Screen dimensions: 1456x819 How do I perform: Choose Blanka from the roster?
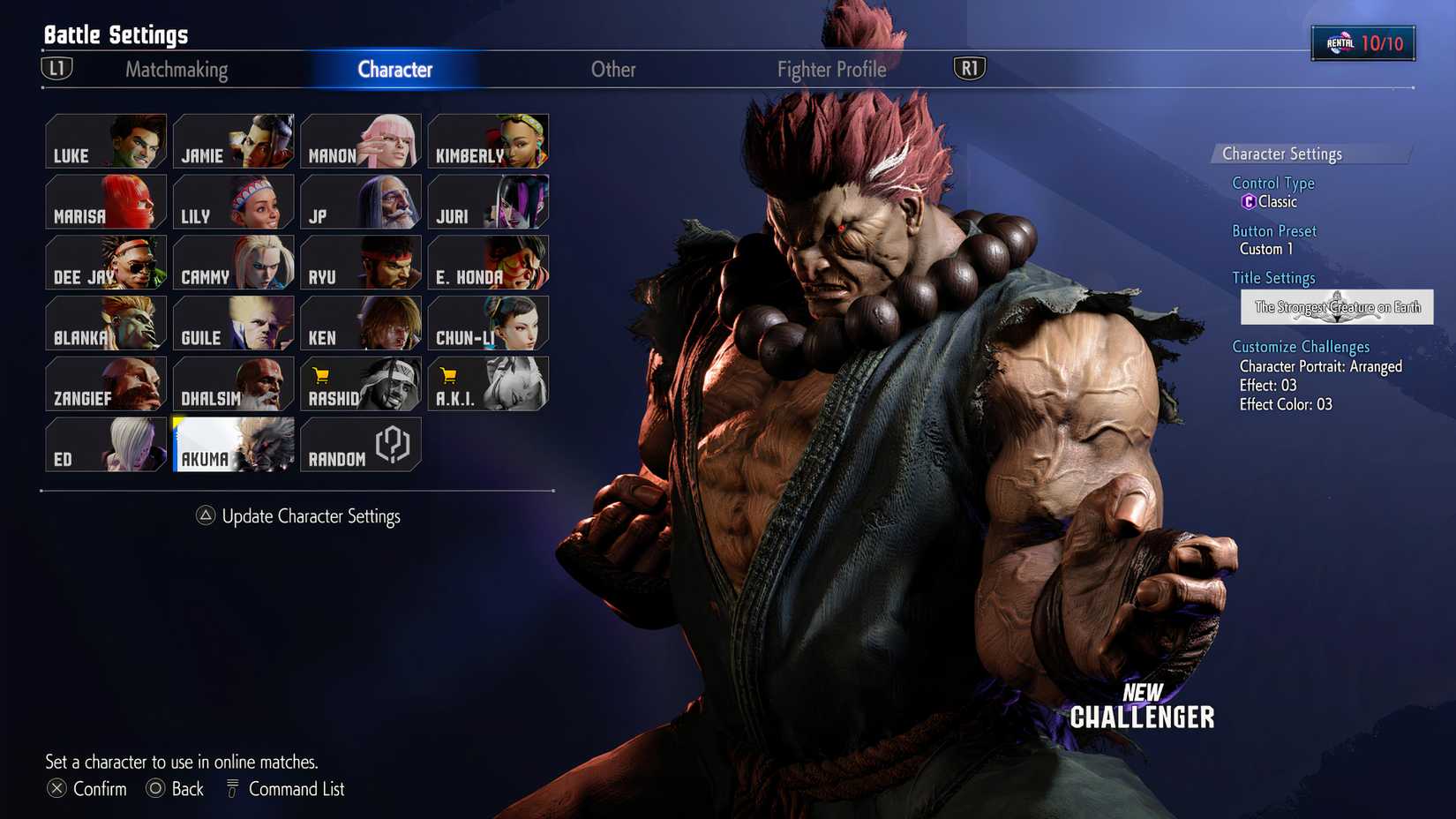pos(106,323)
